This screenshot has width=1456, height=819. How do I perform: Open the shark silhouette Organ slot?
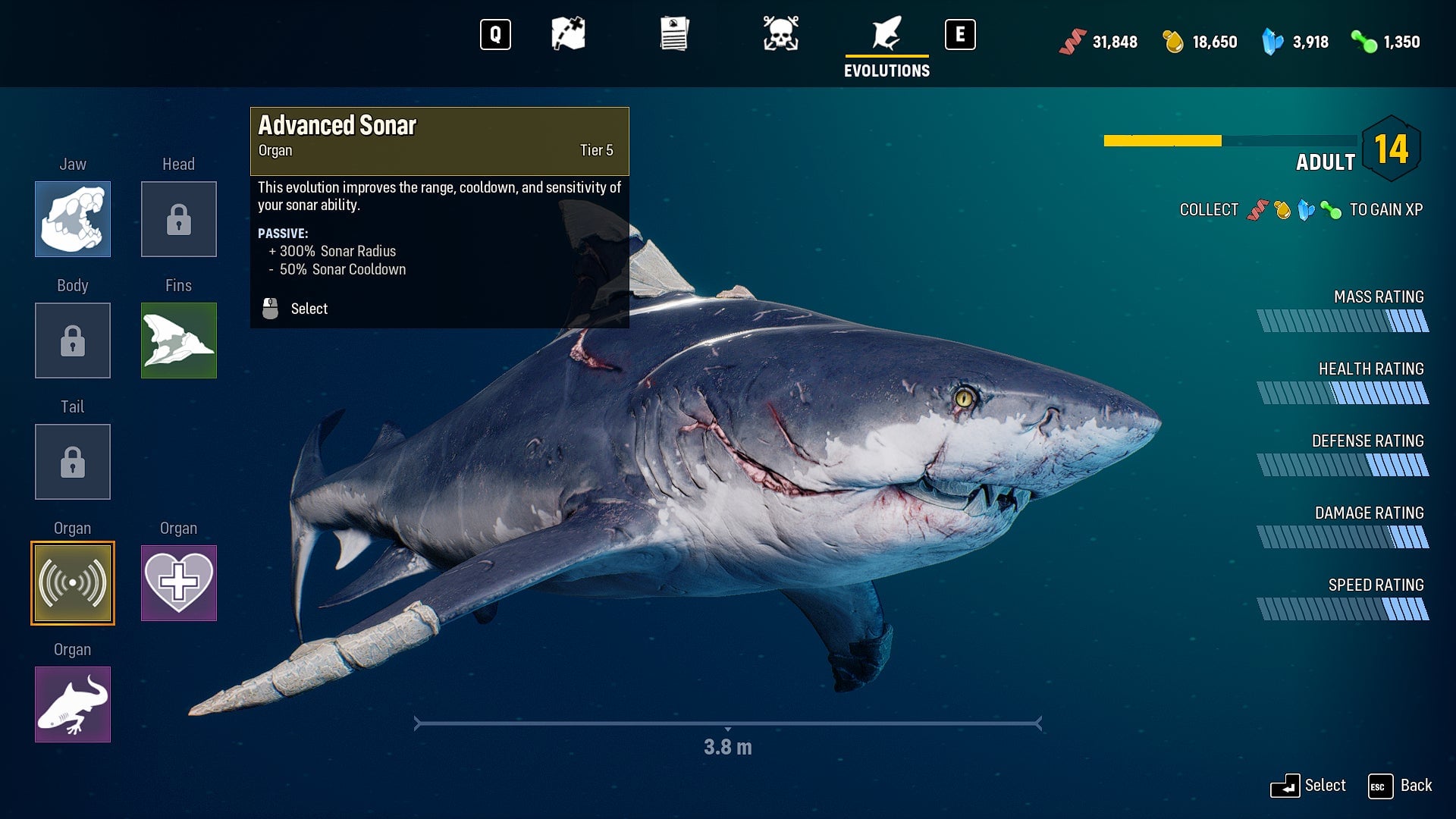[x=72, y=704]
